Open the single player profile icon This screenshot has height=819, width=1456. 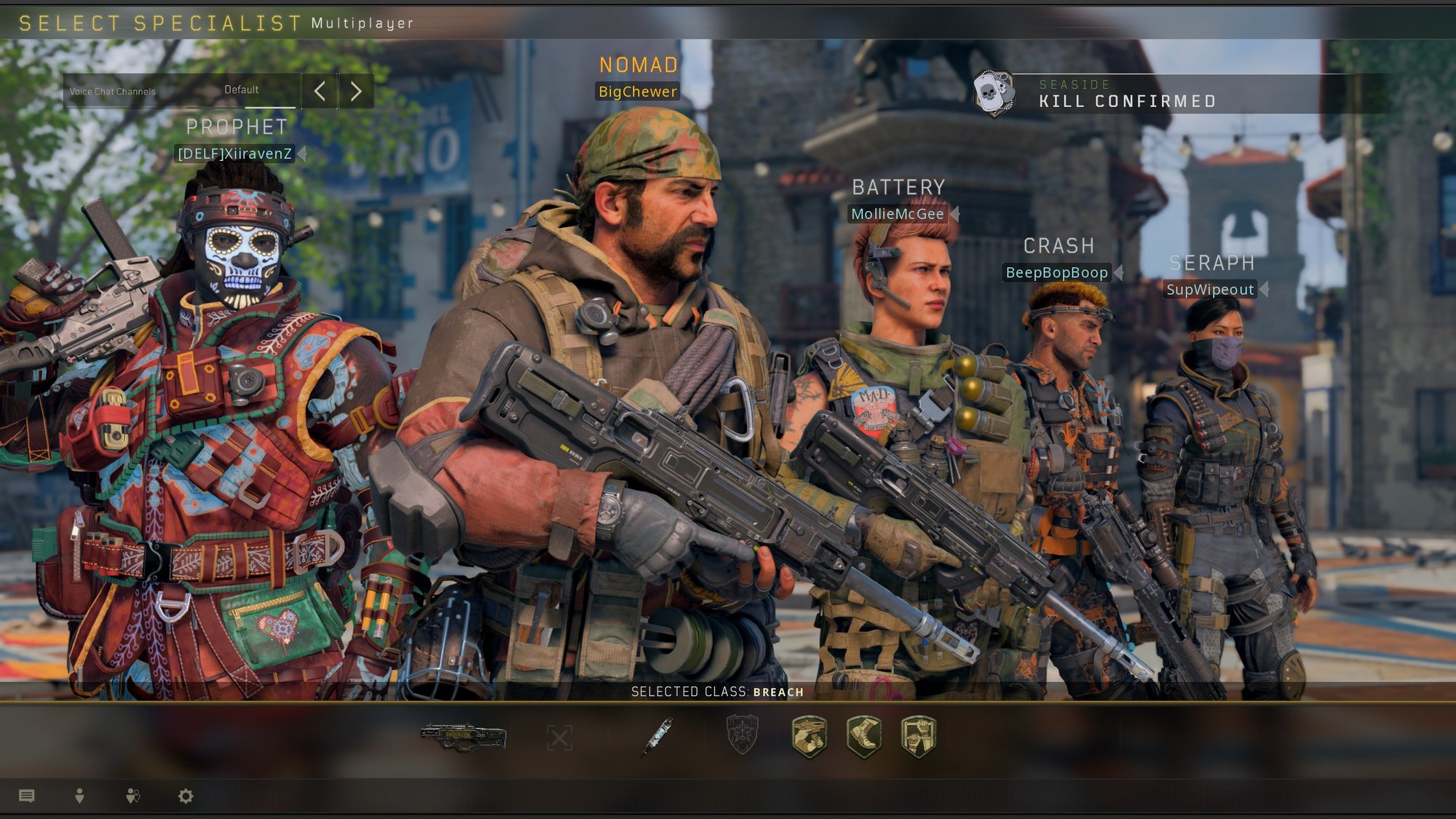pos(79,796)
